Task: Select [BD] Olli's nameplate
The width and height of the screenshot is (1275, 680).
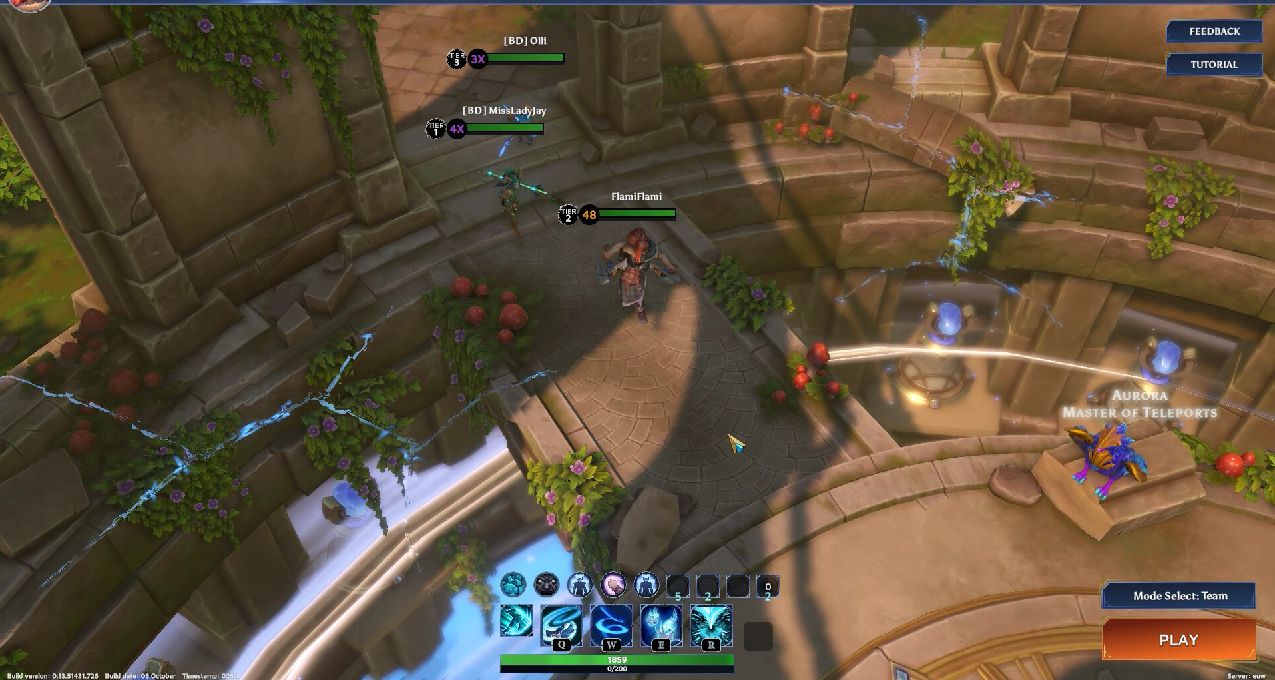Action: coord(525,41)
